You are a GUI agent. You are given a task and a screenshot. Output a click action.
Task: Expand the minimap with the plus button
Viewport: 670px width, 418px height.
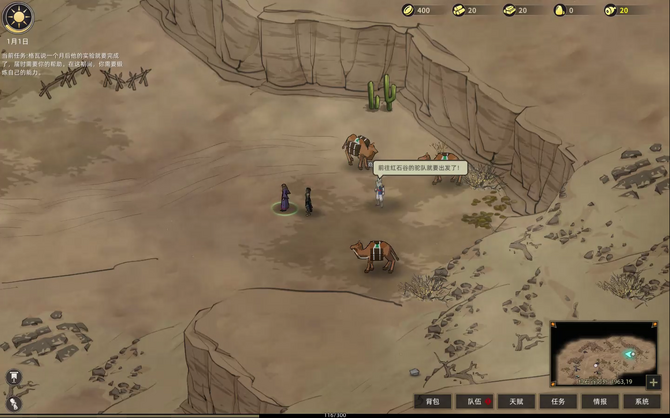654,382
